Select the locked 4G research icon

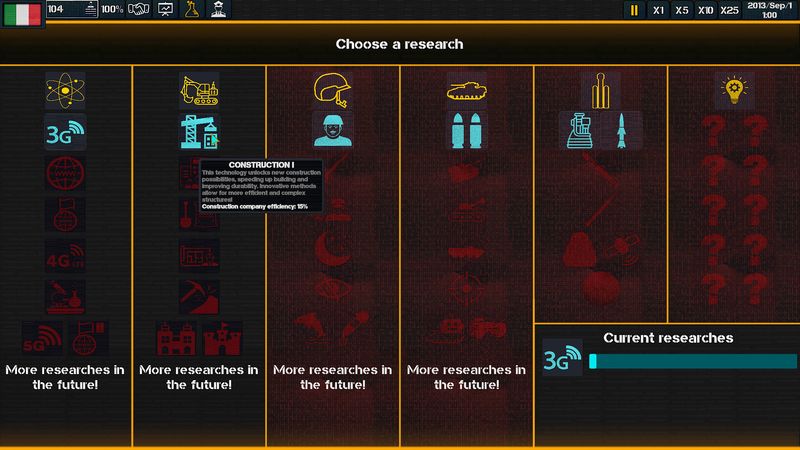point(65,255)
